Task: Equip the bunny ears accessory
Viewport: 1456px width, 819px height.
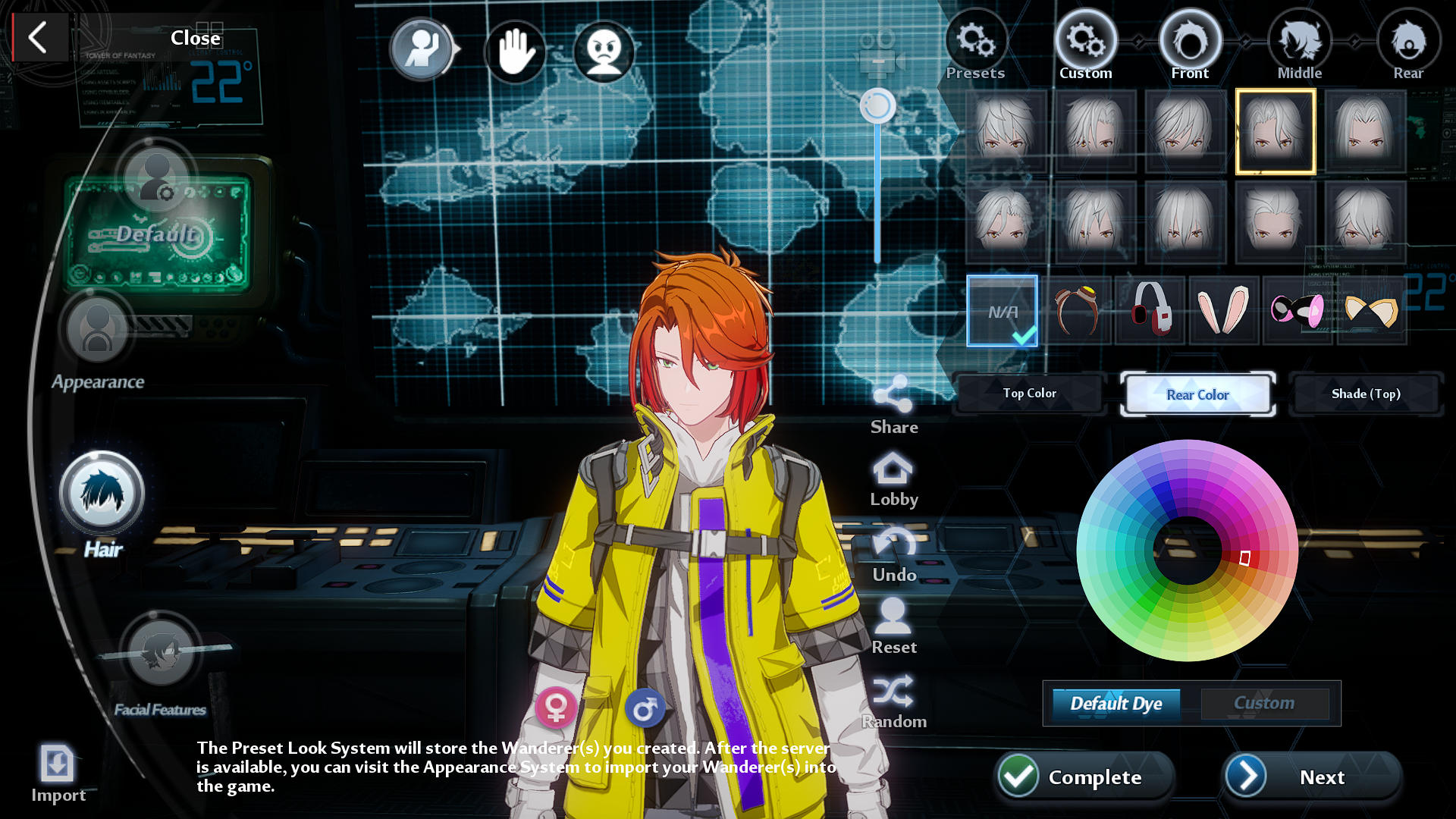Action: pyautogui.click(x=1223, y=309)
